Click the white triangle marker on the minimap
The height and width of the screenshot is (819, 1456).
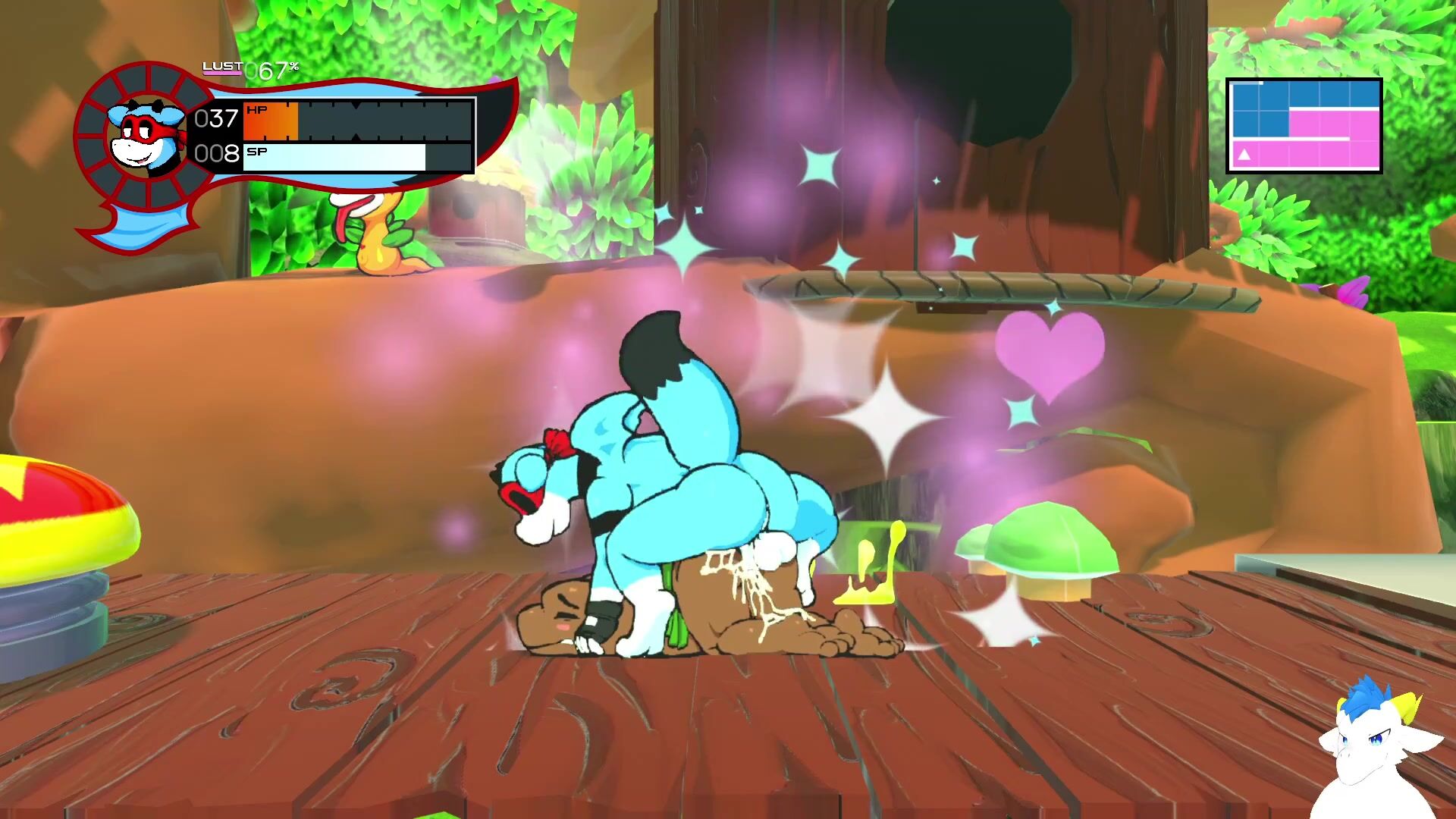point(1244,155)
